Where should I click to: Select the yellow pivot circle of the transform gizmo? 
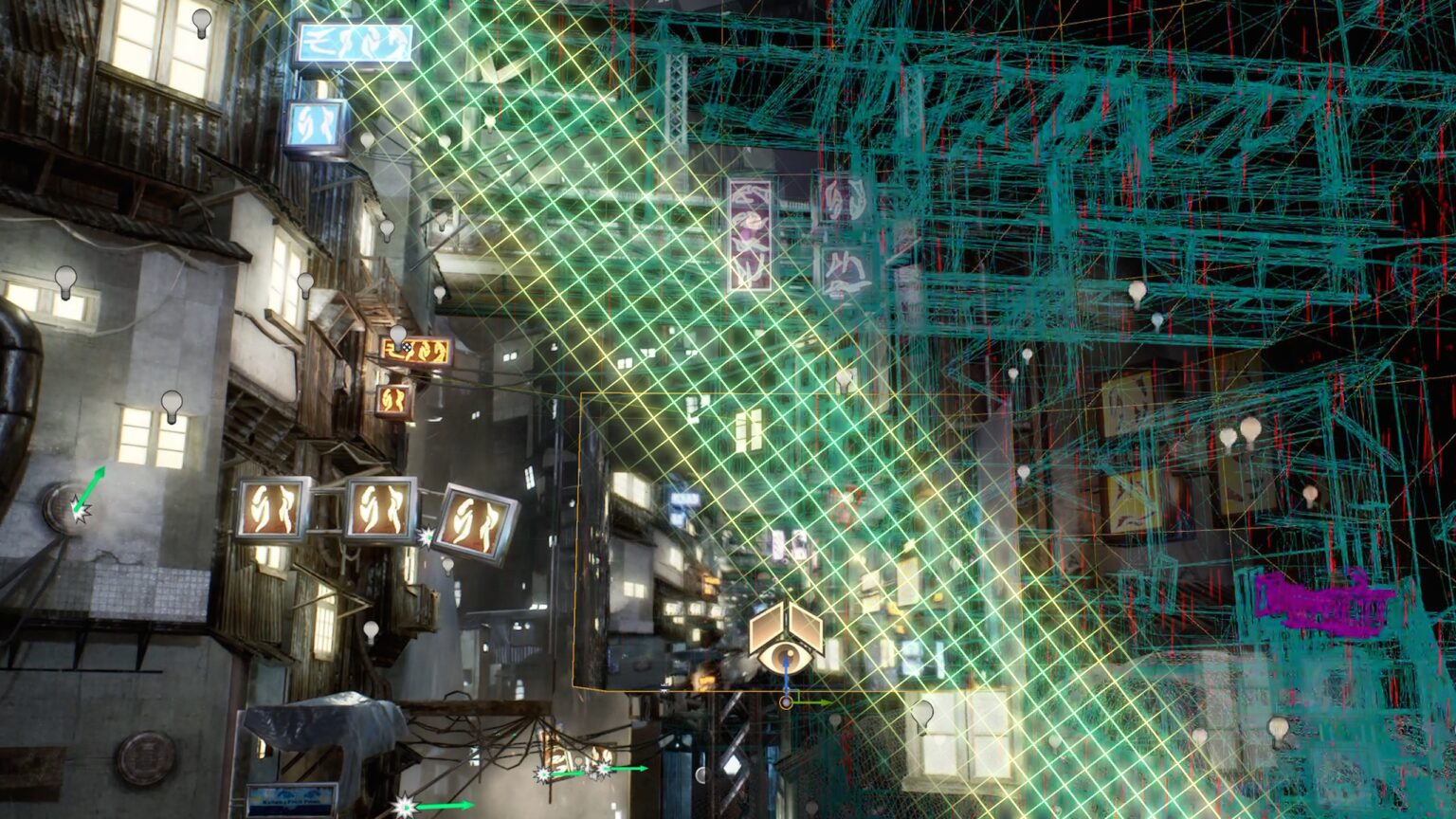coord(786,702)
